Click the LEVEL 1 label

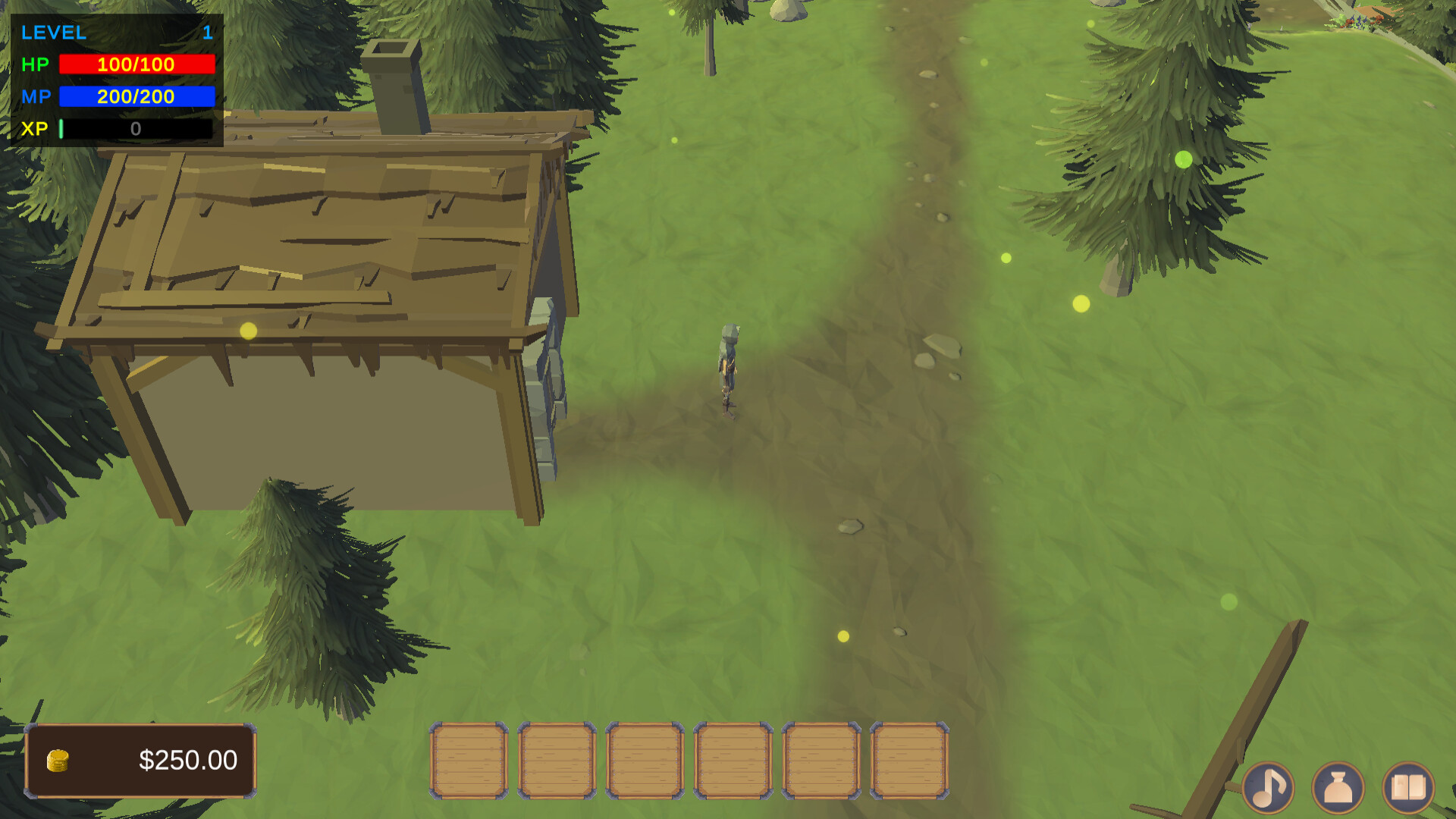tap(53, 33)
